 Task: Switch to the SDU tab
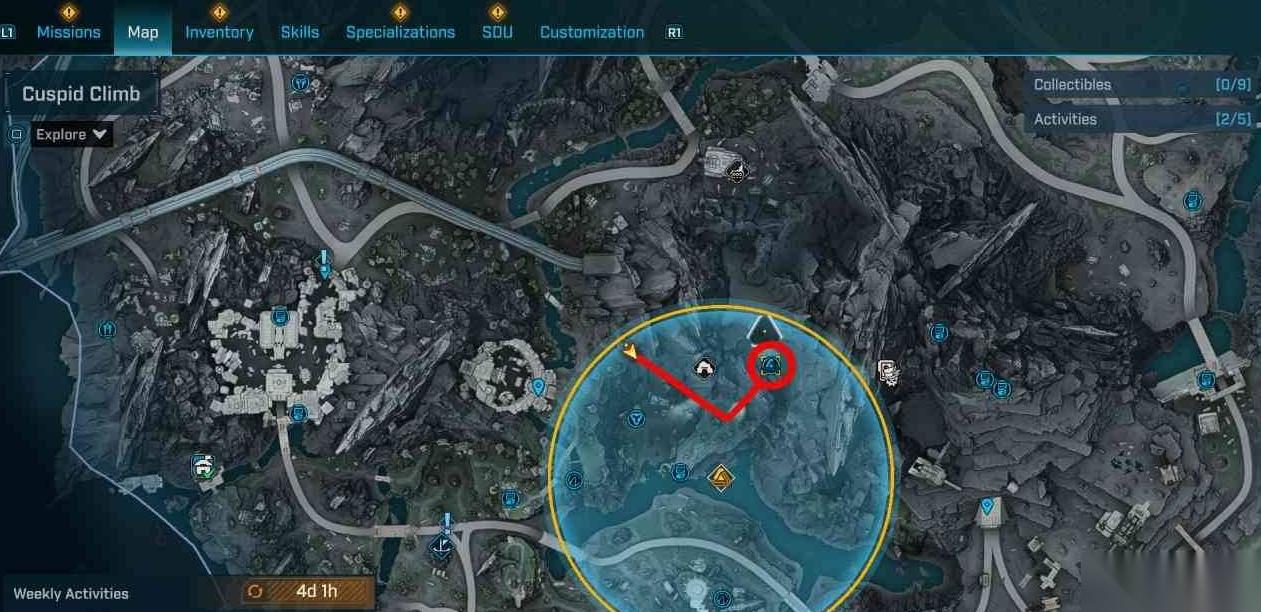(x=497, y=32)
